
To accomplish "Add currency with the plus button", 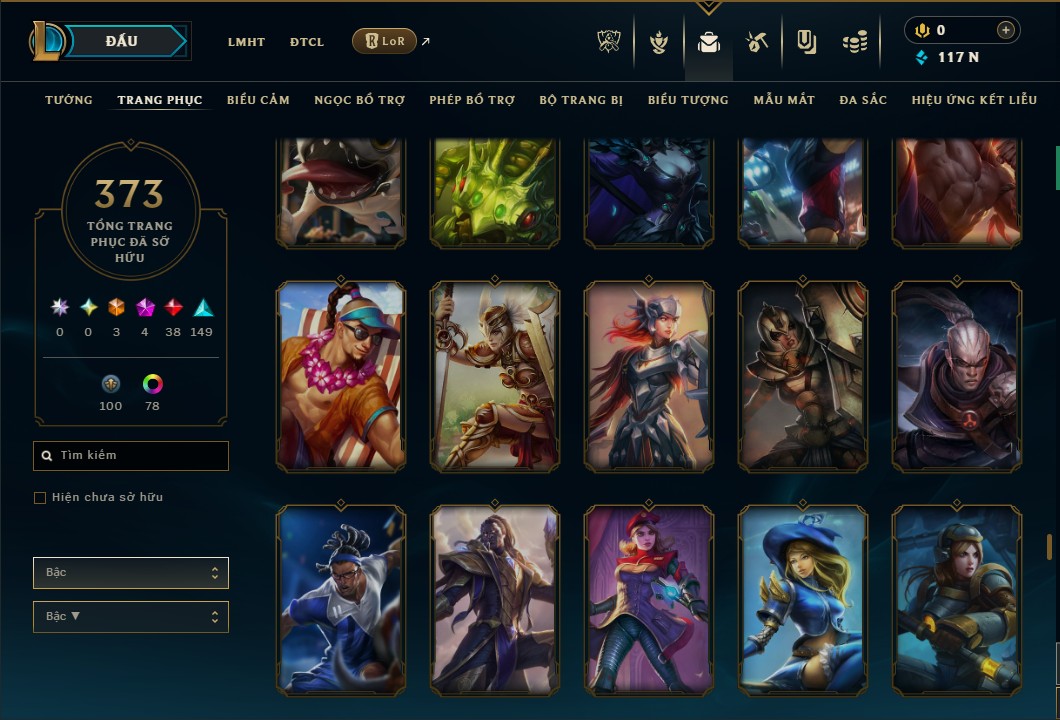I will click(x=1005, y=30).
